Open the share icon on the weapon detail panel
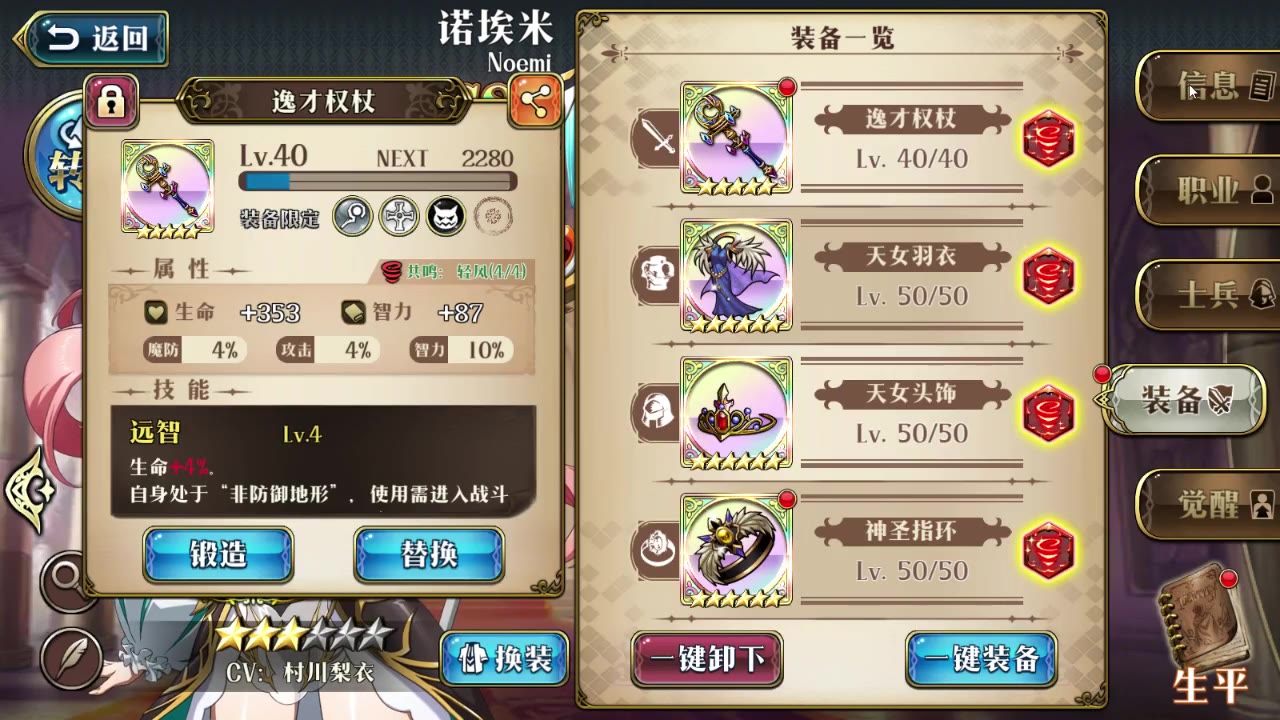Screen dimensions: 1280x720 tap(534, 103)
